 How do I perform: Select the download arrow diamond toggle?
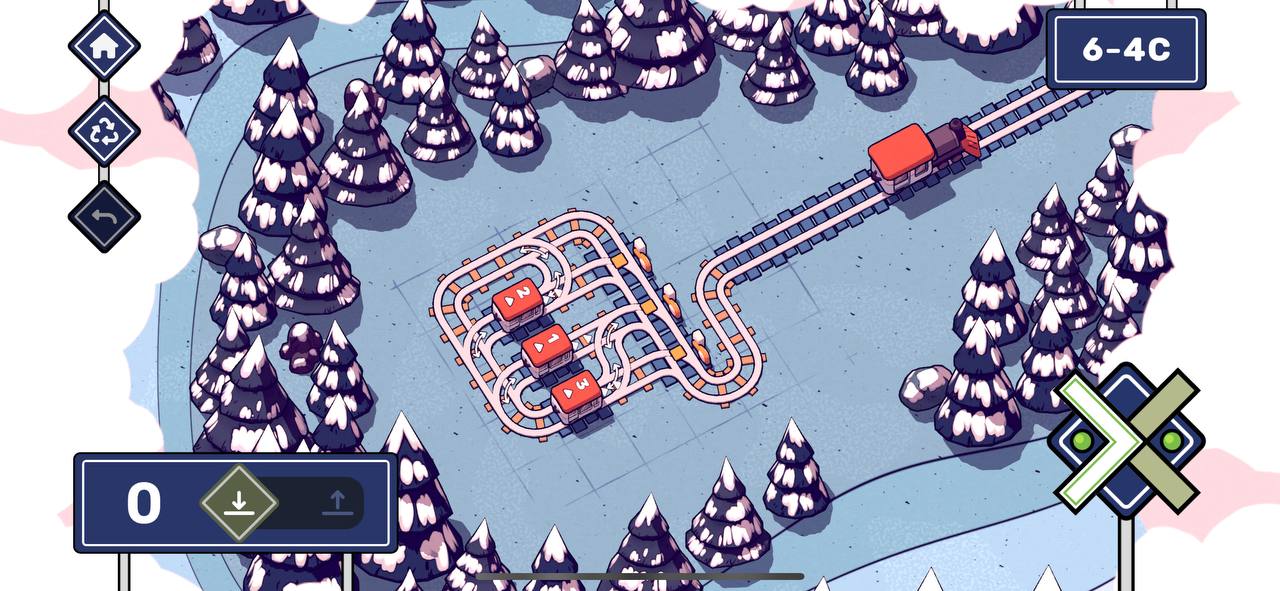pos(238,502)
